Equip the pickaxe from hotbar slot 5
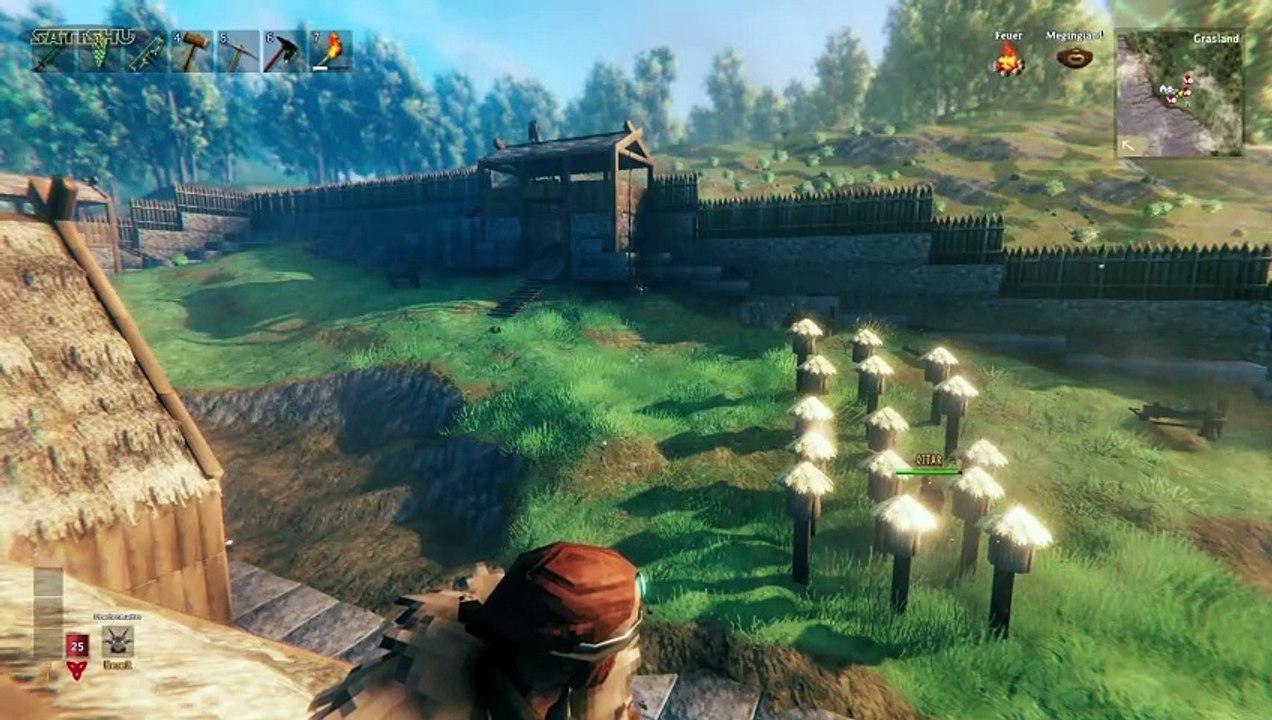Viewport: 1272px width, 720px height. 238,50
